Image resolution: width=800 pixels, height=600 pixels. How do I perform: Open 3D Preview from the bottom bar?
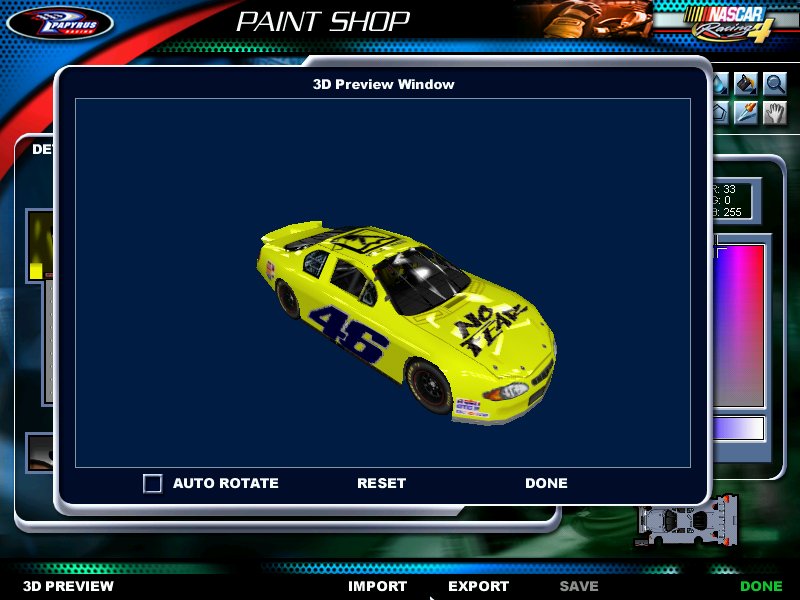69,586
